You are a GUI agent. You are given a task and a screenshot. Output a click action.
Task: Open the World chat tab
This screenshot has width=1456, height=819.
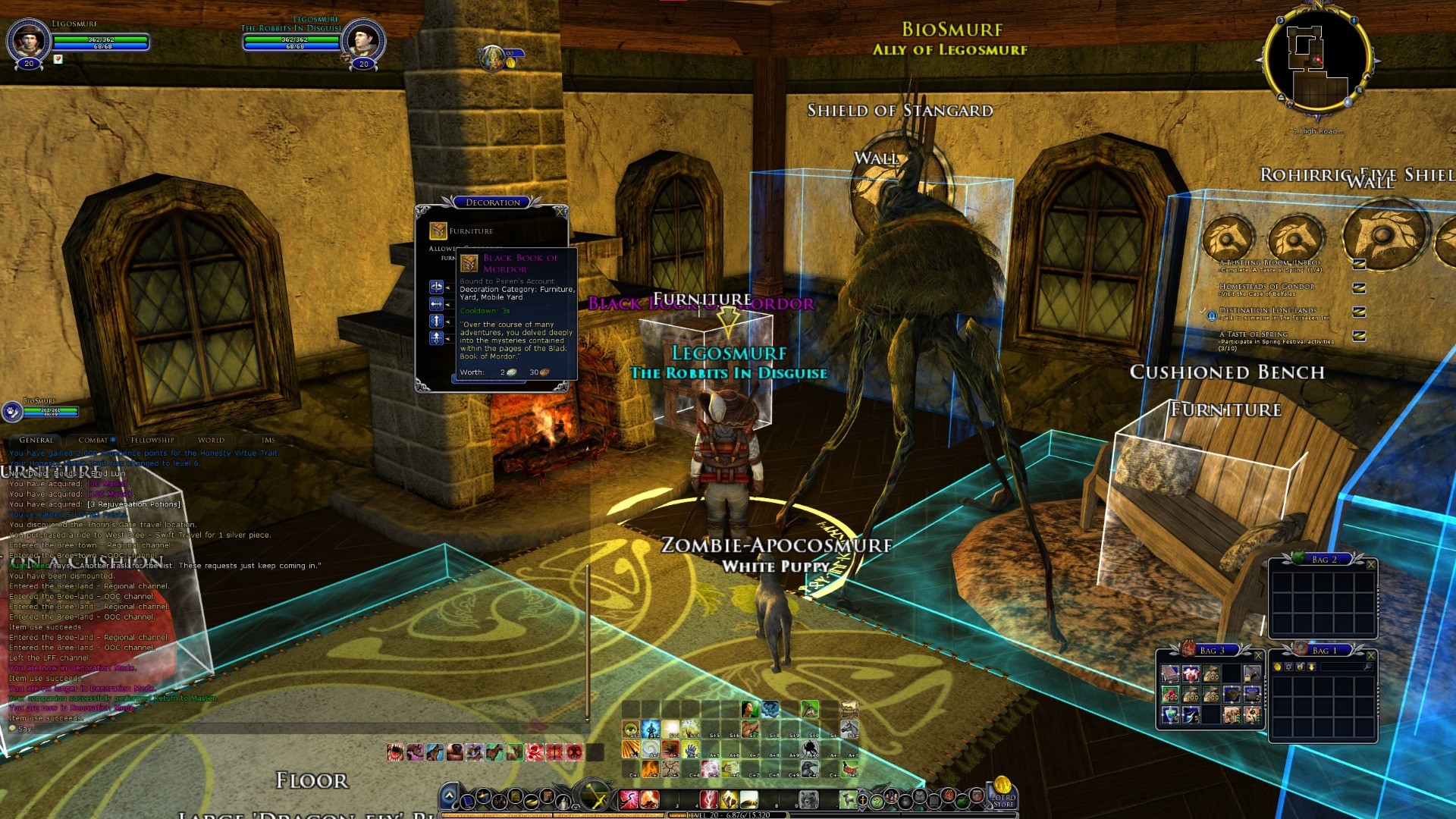pyautogui.click(x=211, y=440)
